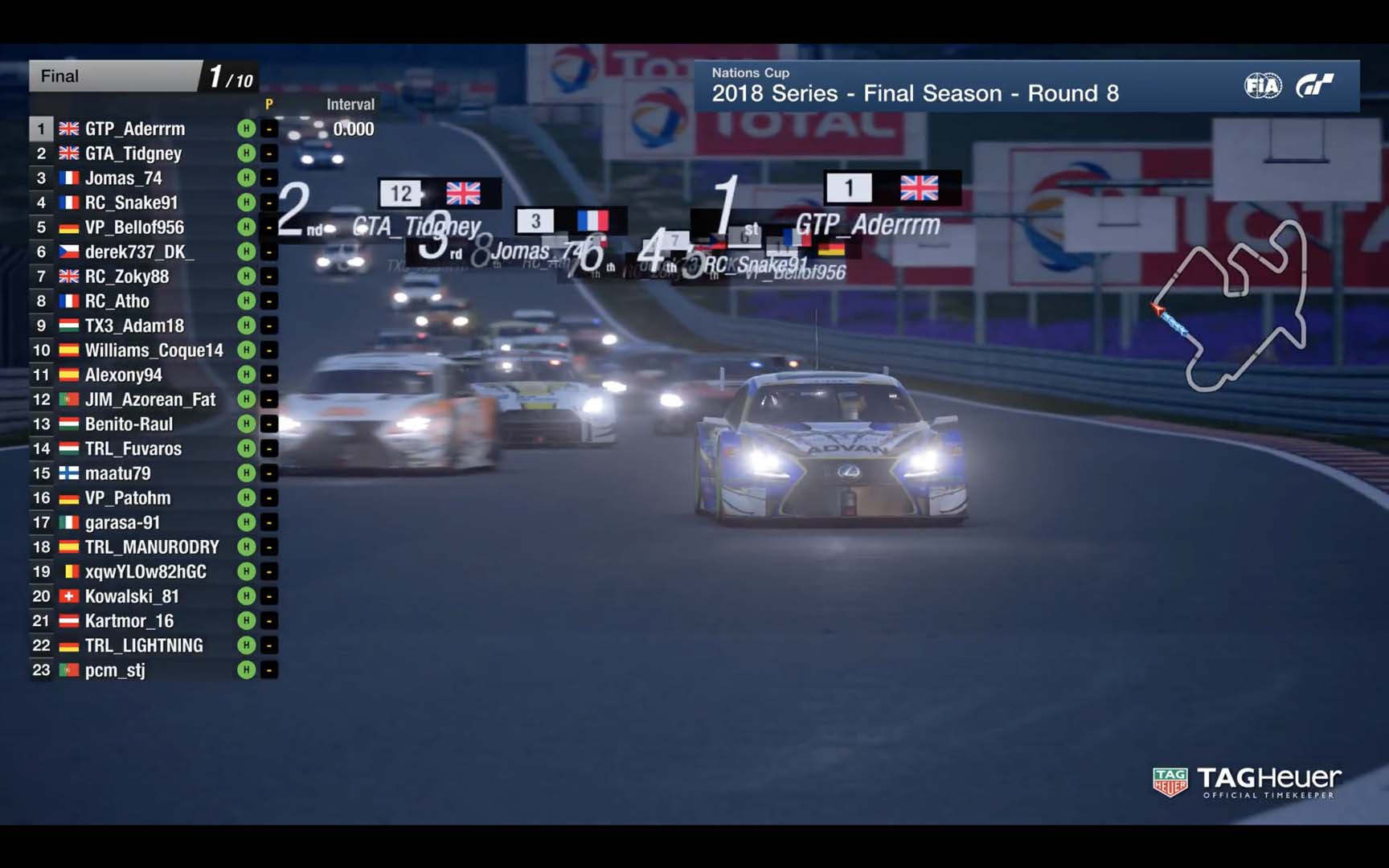Click pcm_stj at the bottom of standings
Viewport: 1389px width, 868px height.
115,670
